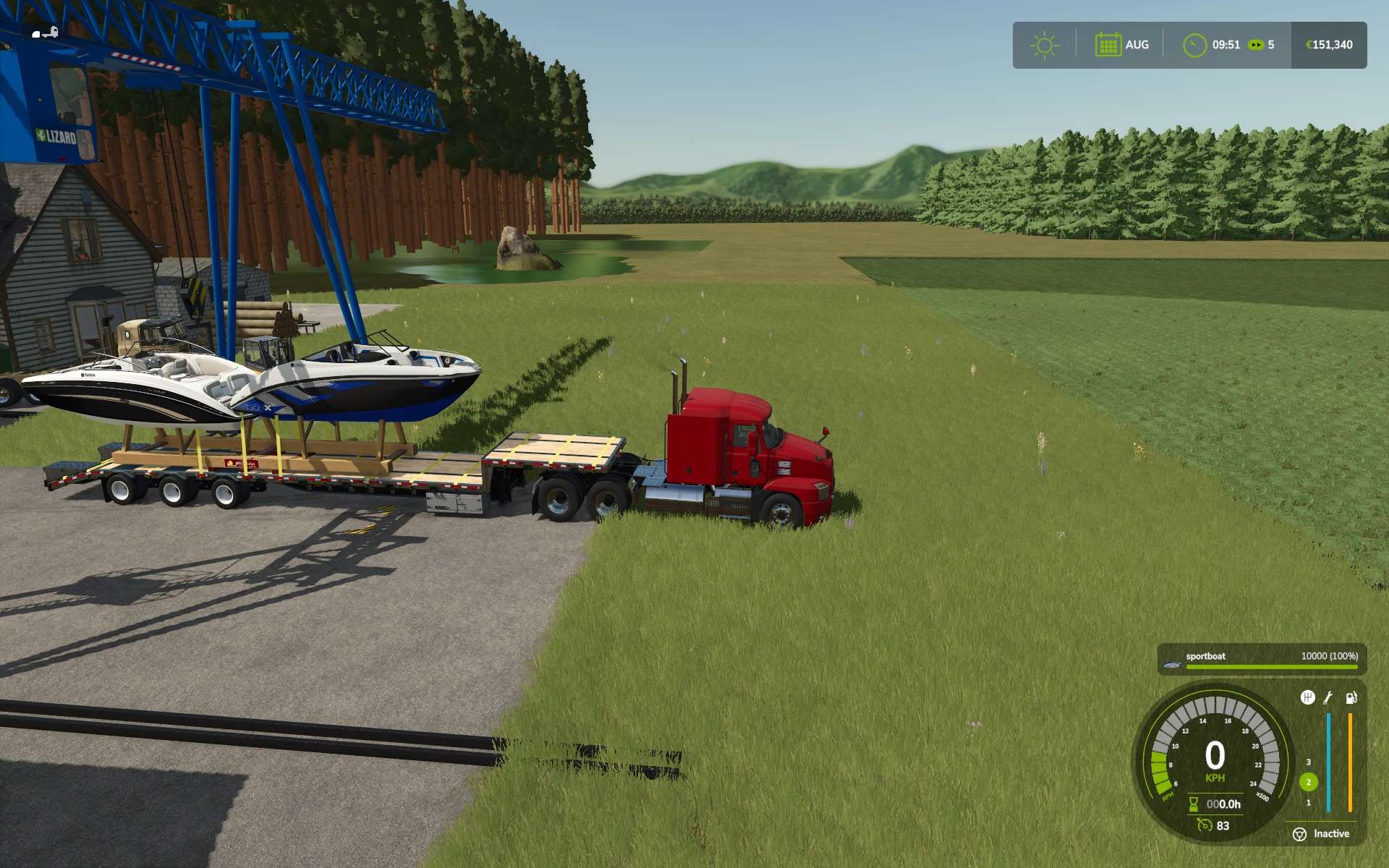Click the steering wheel icon beside Inactive
The height and width of the screenshot is (868, 1389).
1299,834
